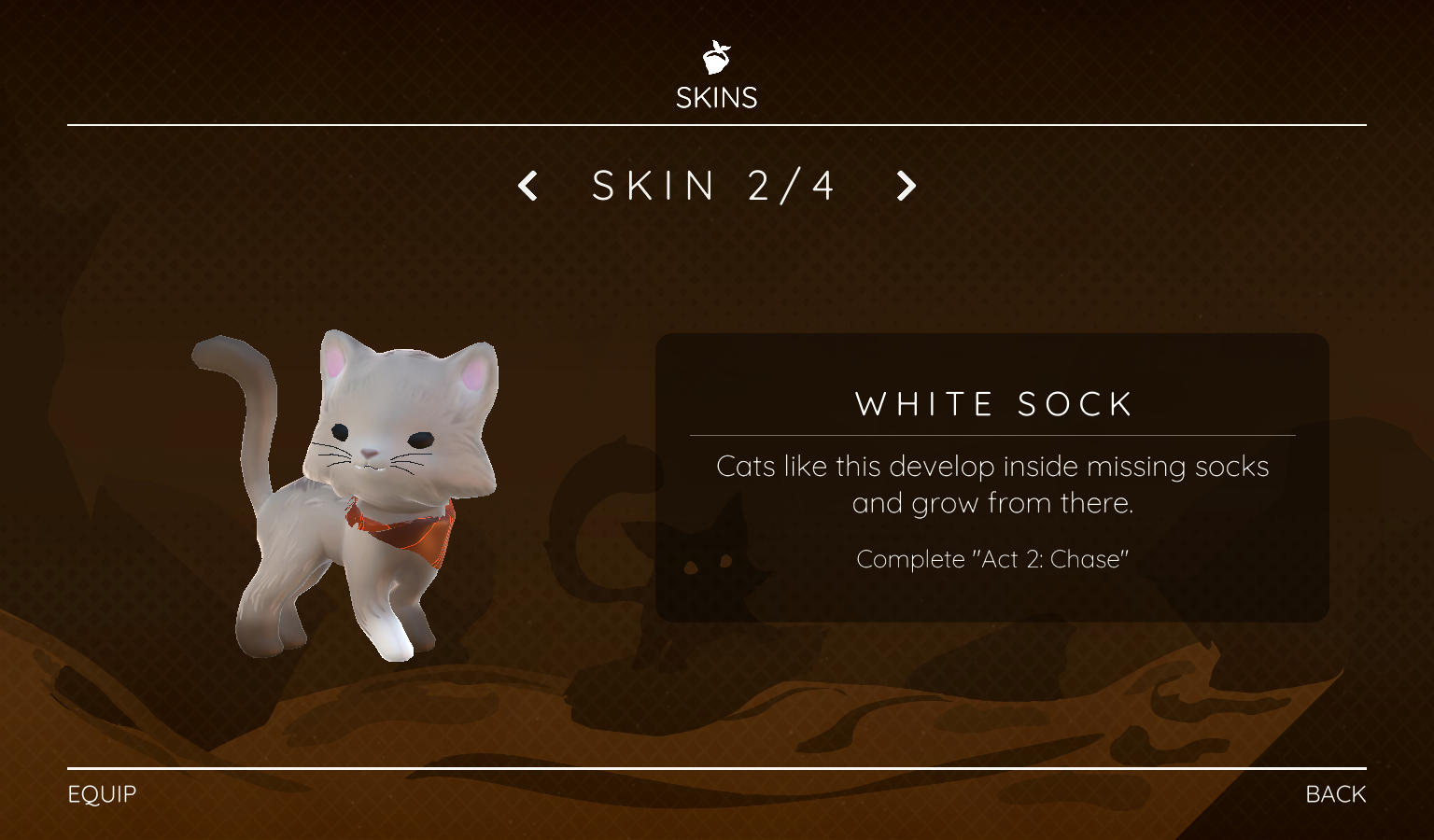This screenshot has width=1434, height=840.
Task: Select the right arrow chevron
Action: pos(905,186)
